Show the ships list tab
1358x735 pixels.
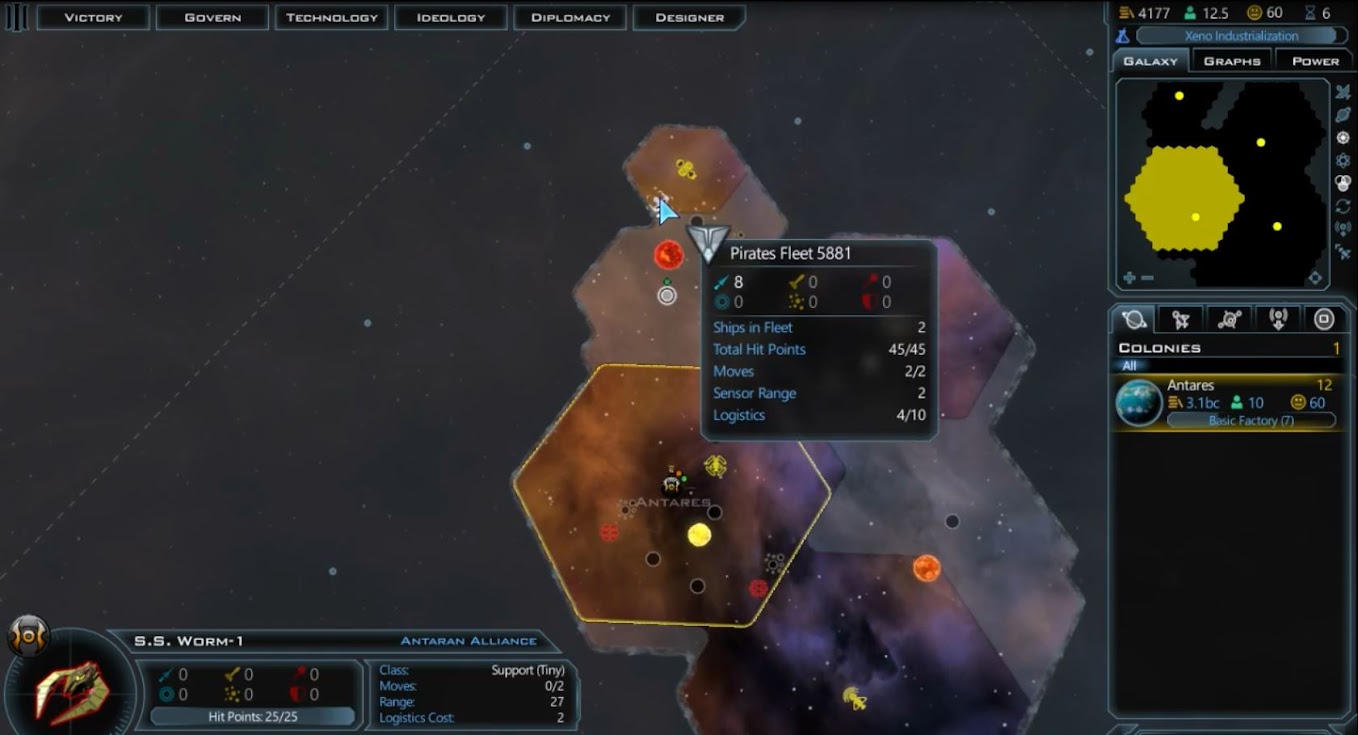pos(1181,320)
